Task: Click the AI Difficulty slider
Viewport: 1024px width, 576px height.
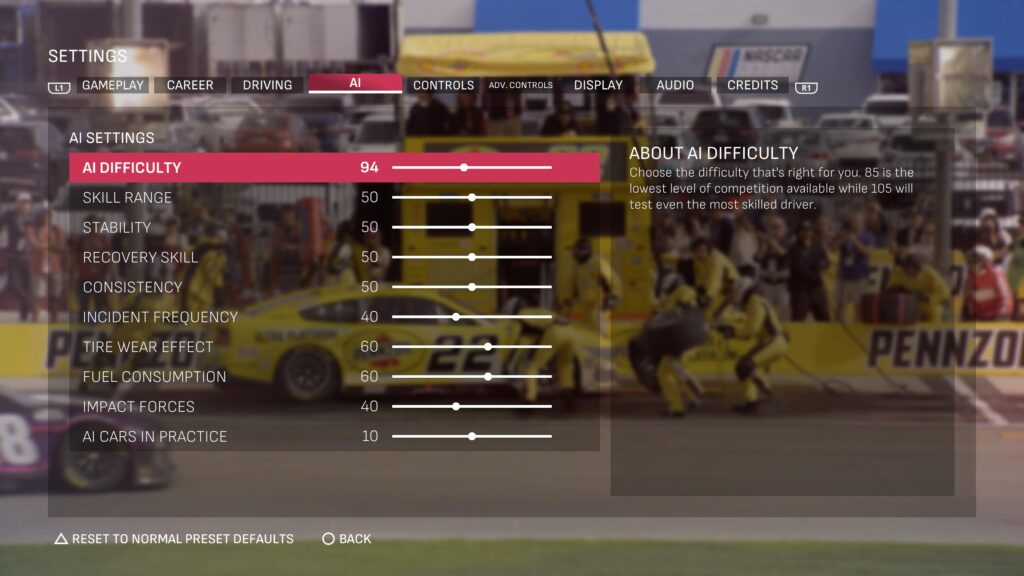Action: coord(464,168)
